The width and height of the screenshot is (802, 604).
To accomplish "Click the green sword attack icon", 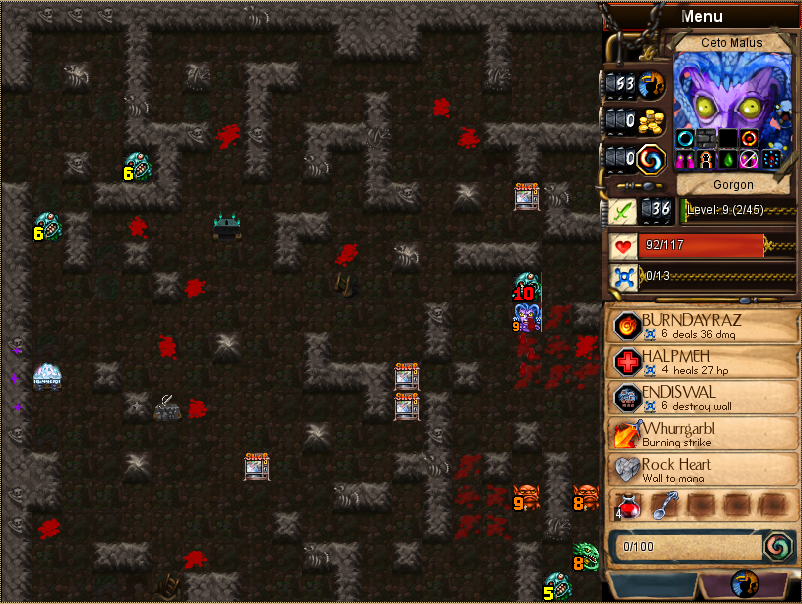I will tap(622, 211).
